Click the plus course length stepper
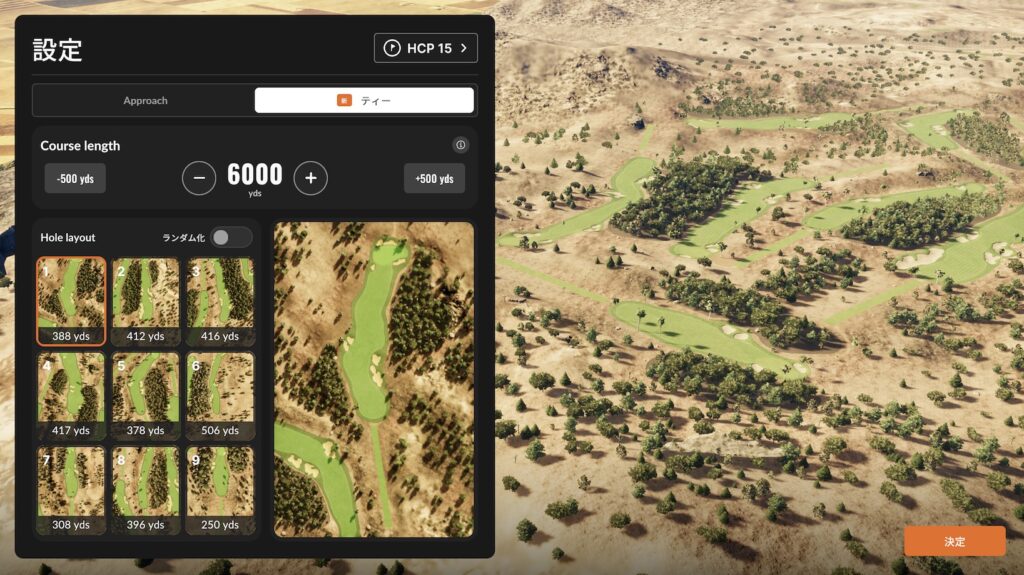1024x575 pixels. tap(311, 178)
